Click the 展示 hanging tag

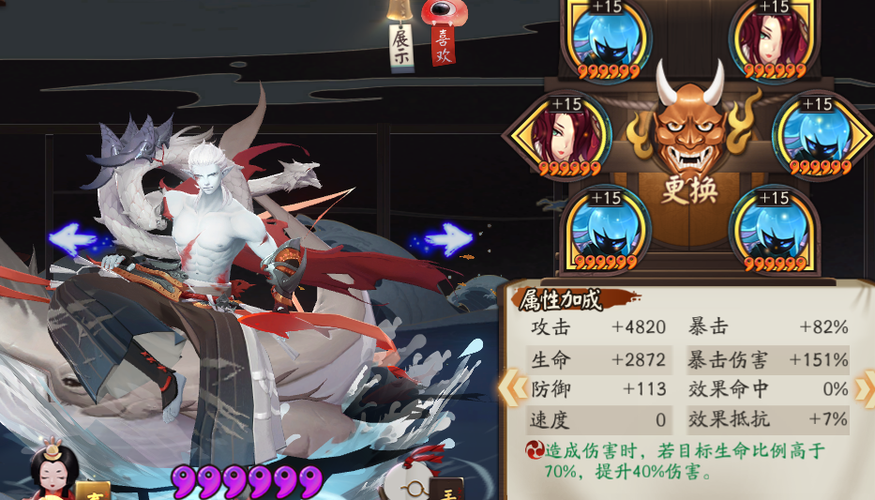tap(401, 45)
